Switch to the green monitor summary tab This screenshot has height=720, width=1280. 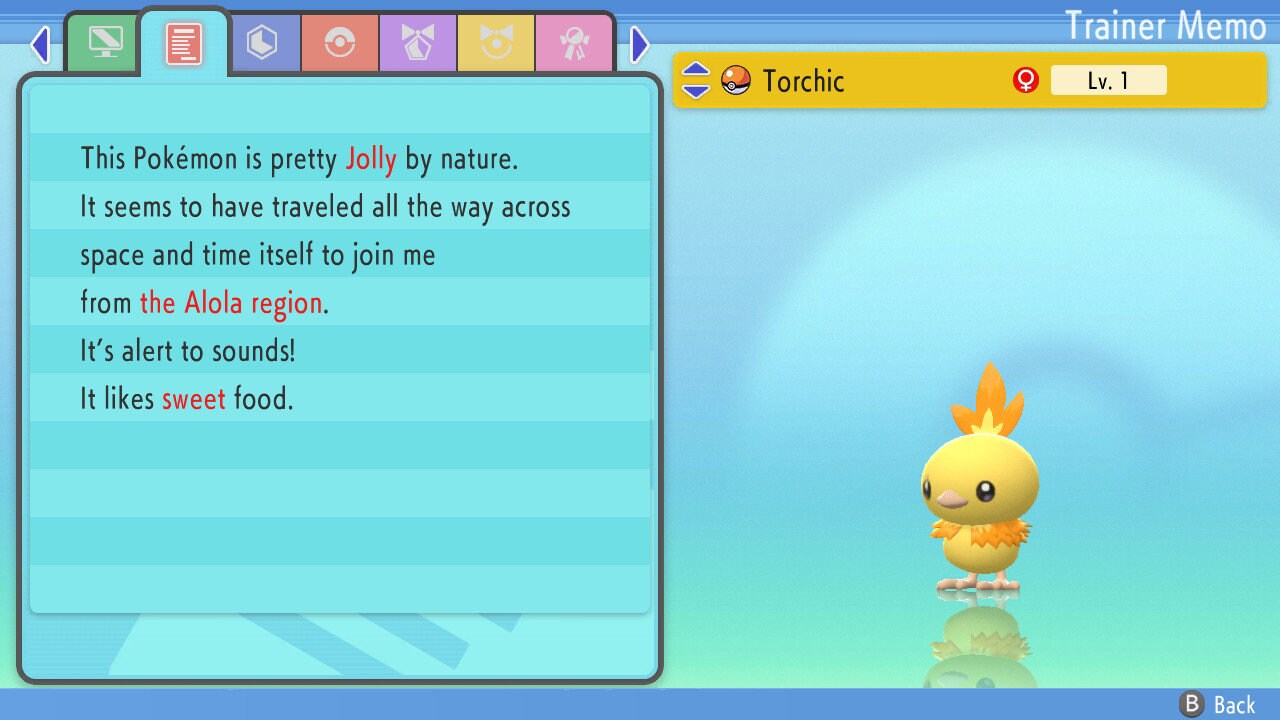point(105,42)
